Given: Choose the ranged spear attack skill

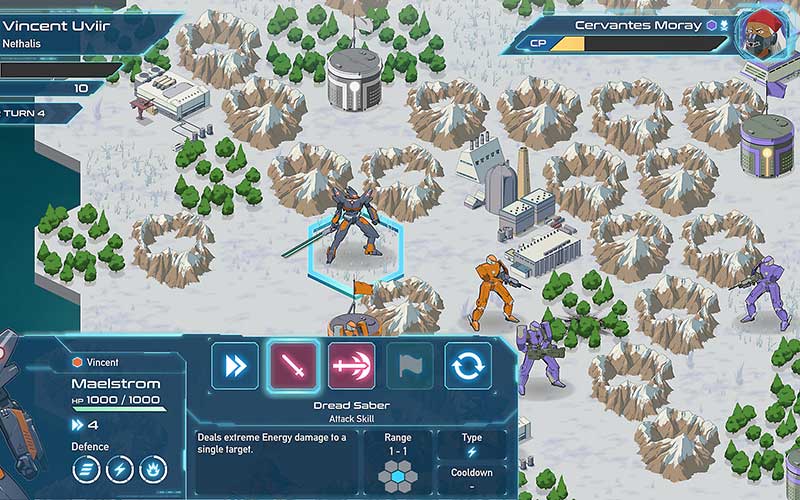Looking at the screenshot, I should point(351,366).
